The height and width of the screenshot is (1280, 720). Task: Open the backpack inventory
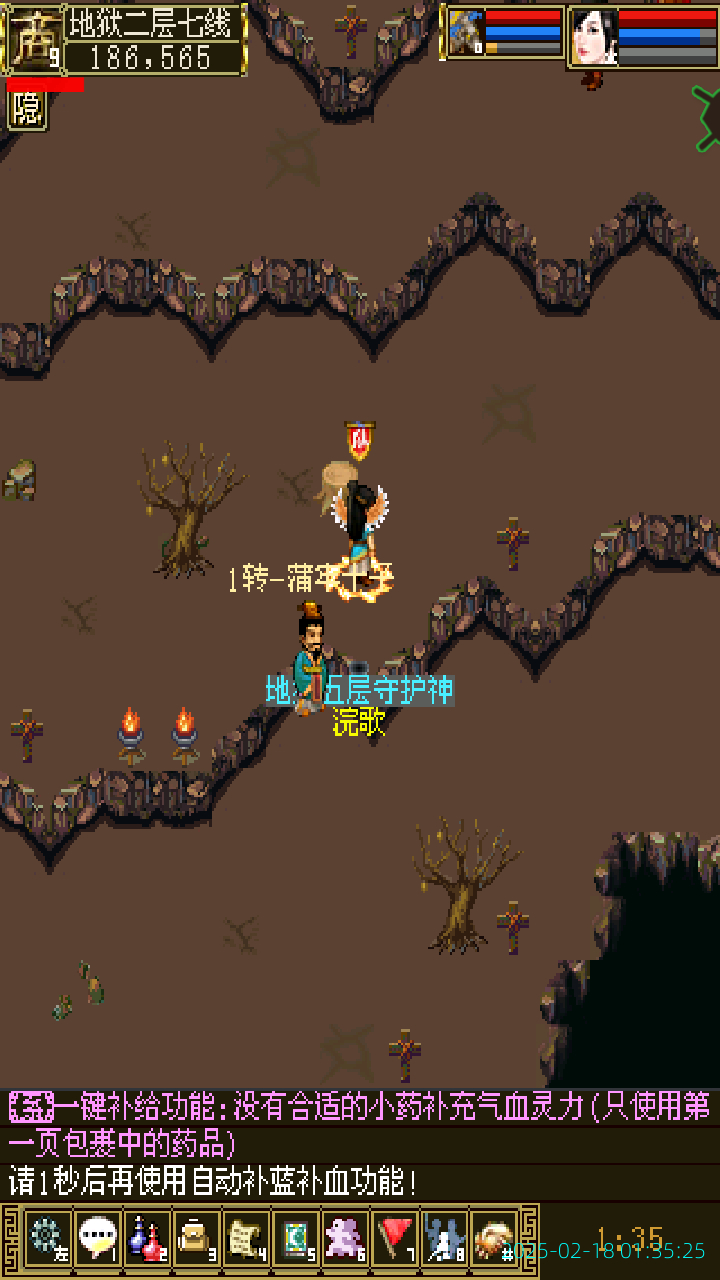[196, 1240]
